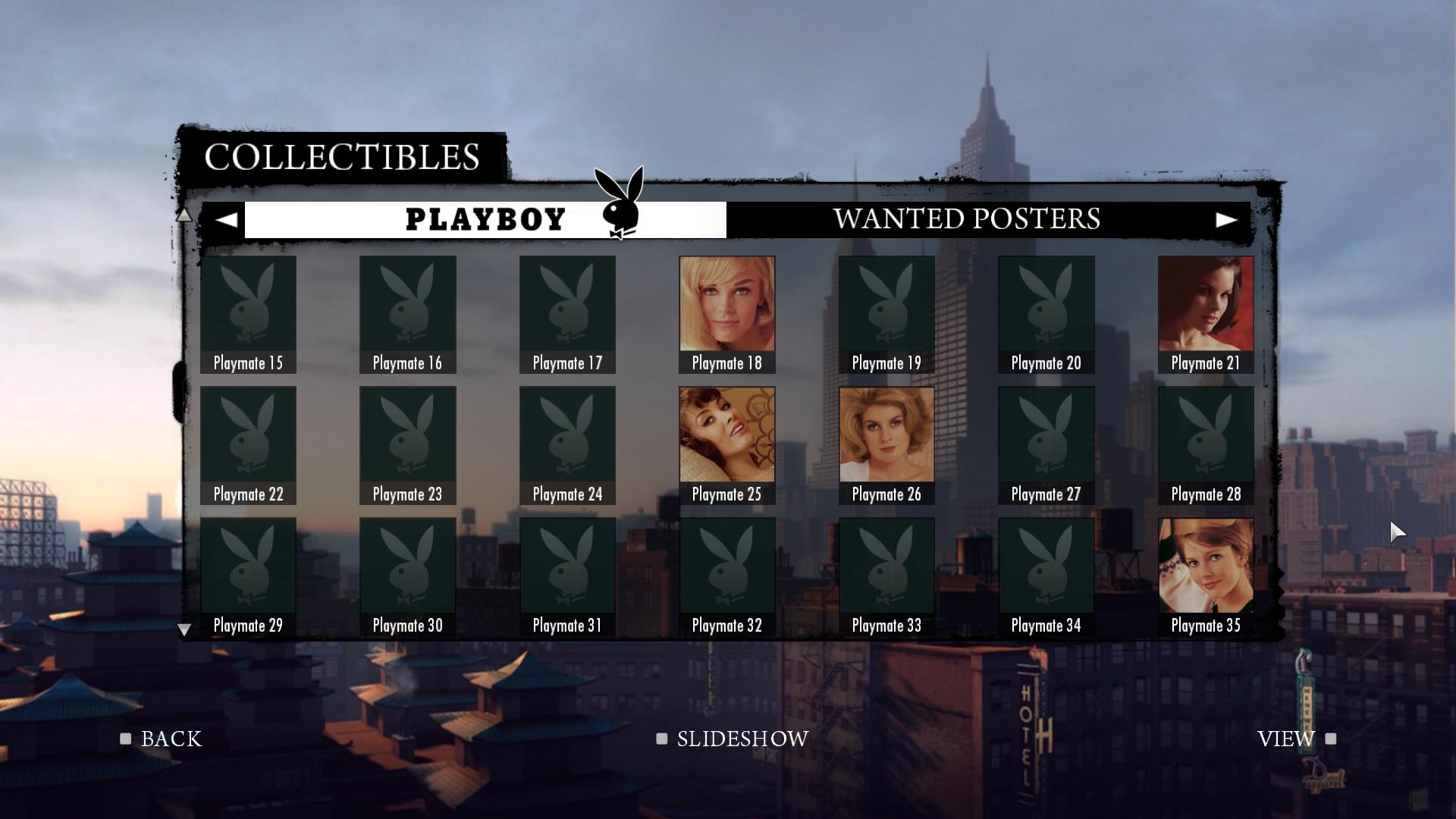
Task: Click the right category arrow
Action: pyautogui.click(x=1225, y=220)
